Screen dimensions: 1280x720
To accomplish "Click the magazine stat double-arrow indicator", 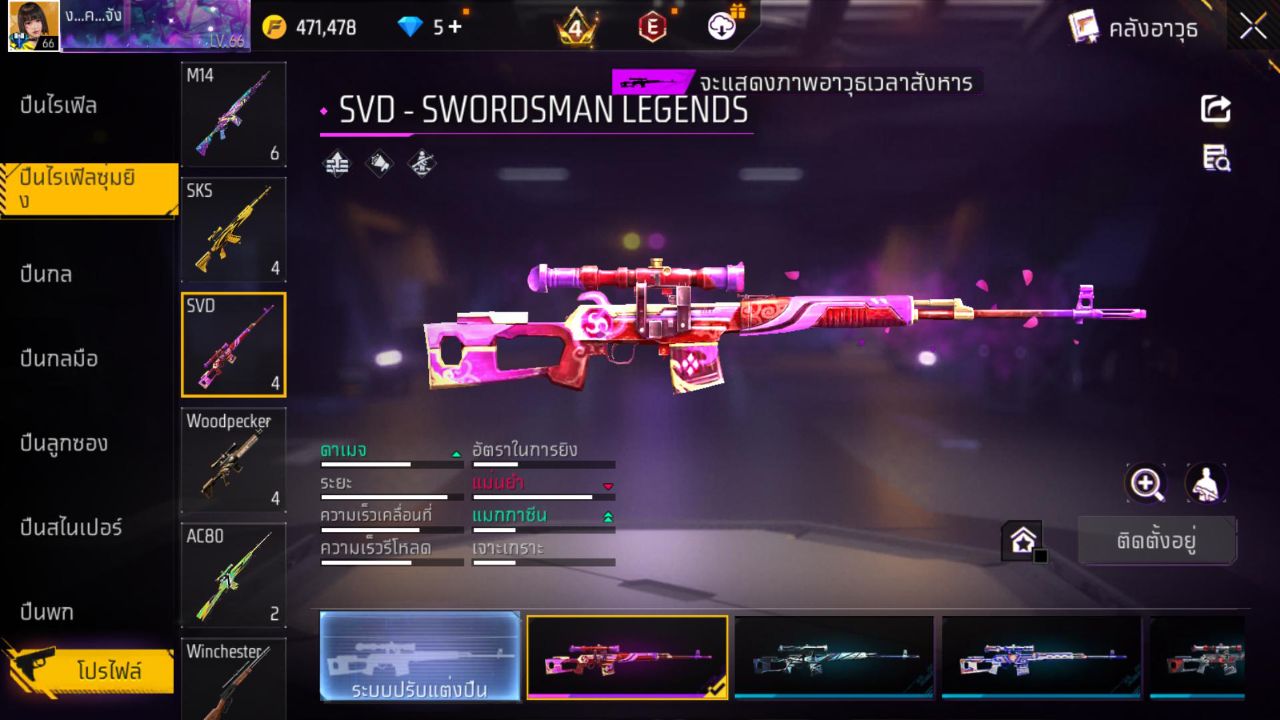I will pyautogui.click(x=608, y=518).
